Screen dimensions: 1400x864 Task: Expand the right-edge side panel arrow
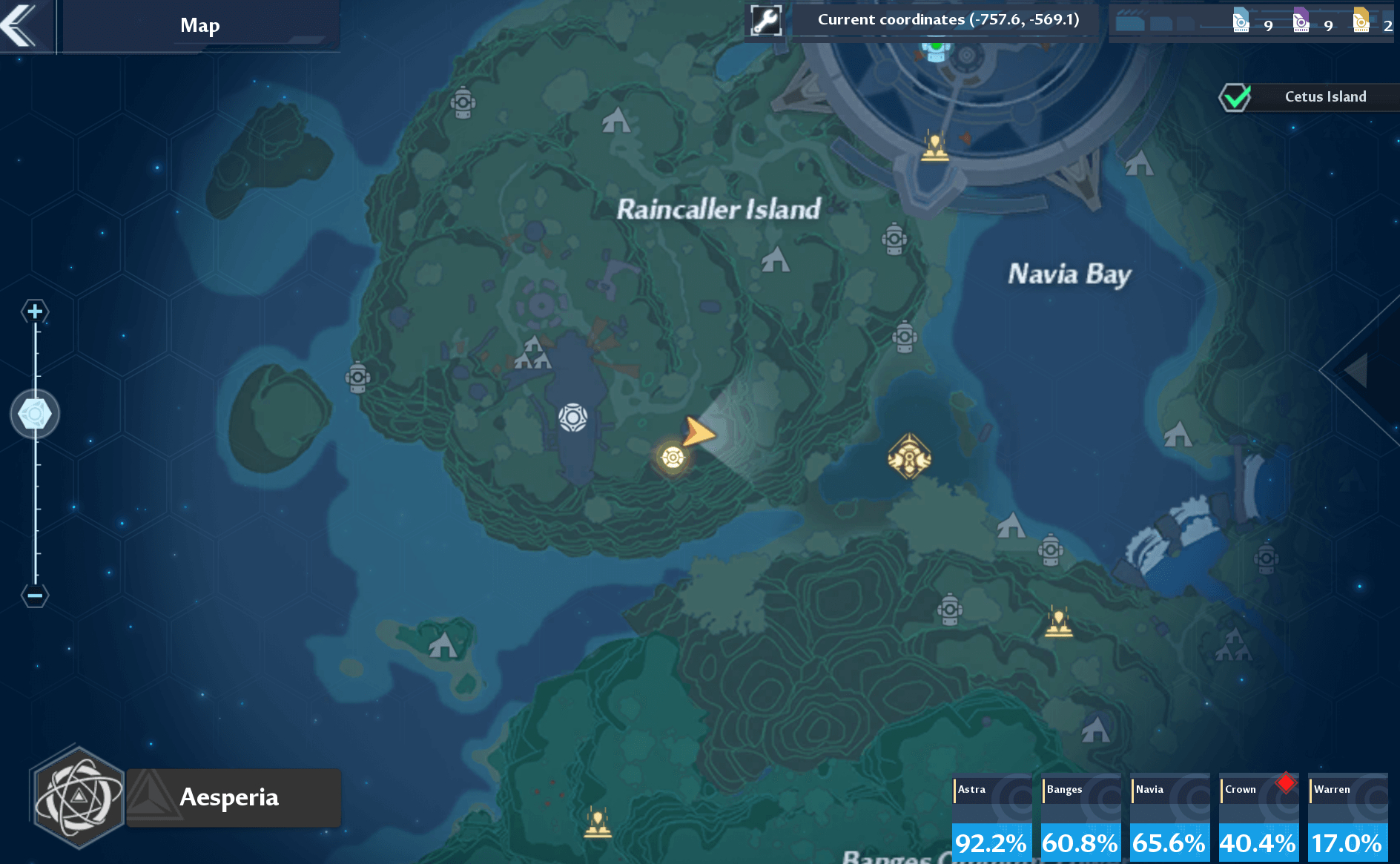click(x=1358, y=371)
